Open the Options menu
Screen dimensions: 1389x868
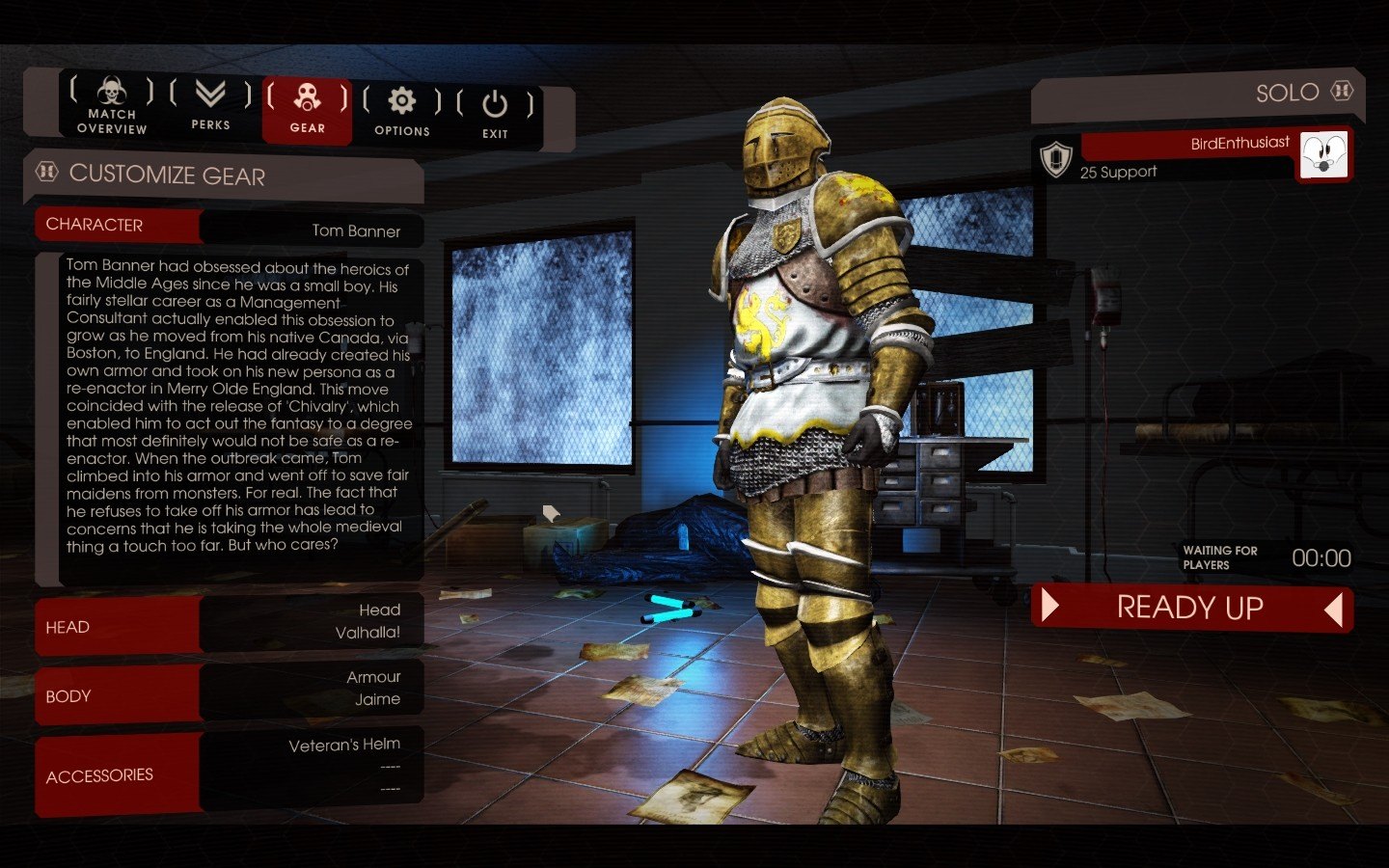coord(401,112)
